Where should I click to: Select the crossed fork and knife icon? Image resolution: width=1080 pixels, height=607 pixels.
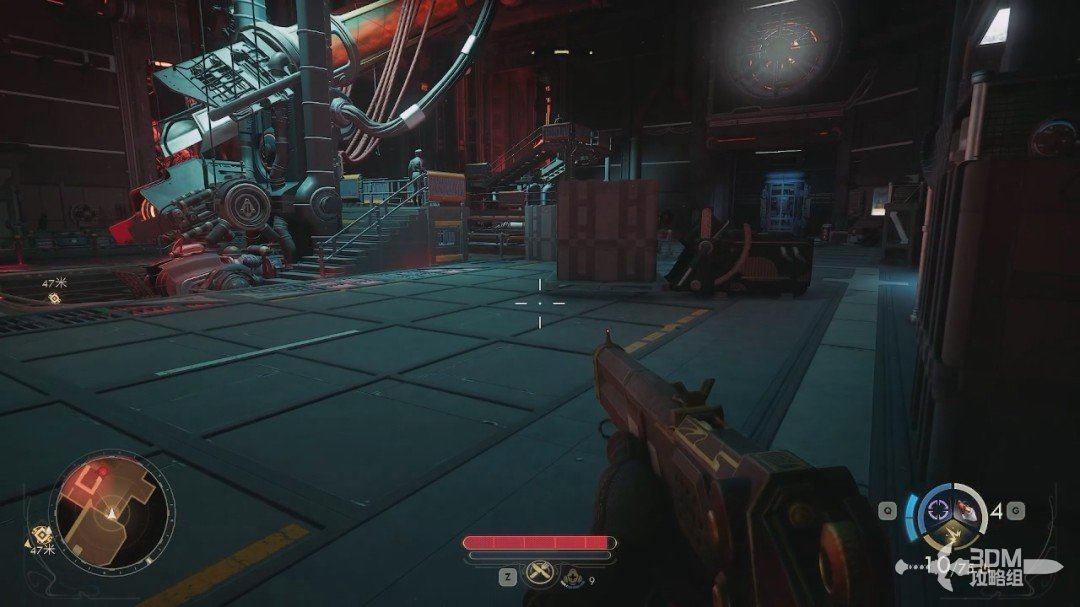pyautogui.click(x=540, y=574)
